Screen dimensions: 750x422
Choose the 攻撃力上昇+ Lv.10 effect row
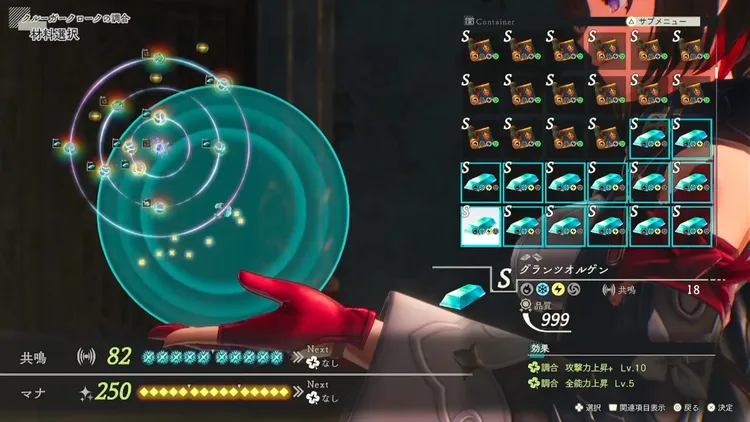pos(590,368)
